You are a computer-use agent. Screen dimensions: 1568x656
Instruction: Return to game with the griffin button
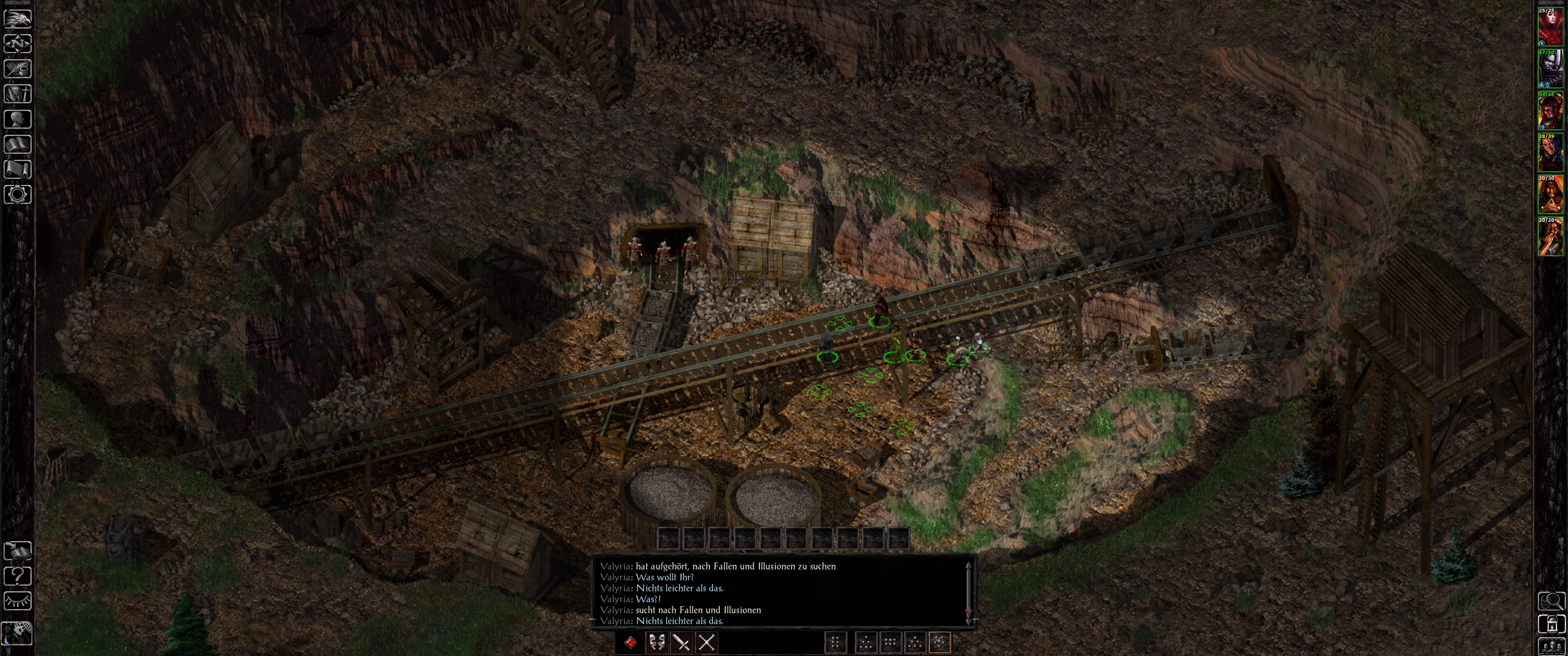pos(18,18)
